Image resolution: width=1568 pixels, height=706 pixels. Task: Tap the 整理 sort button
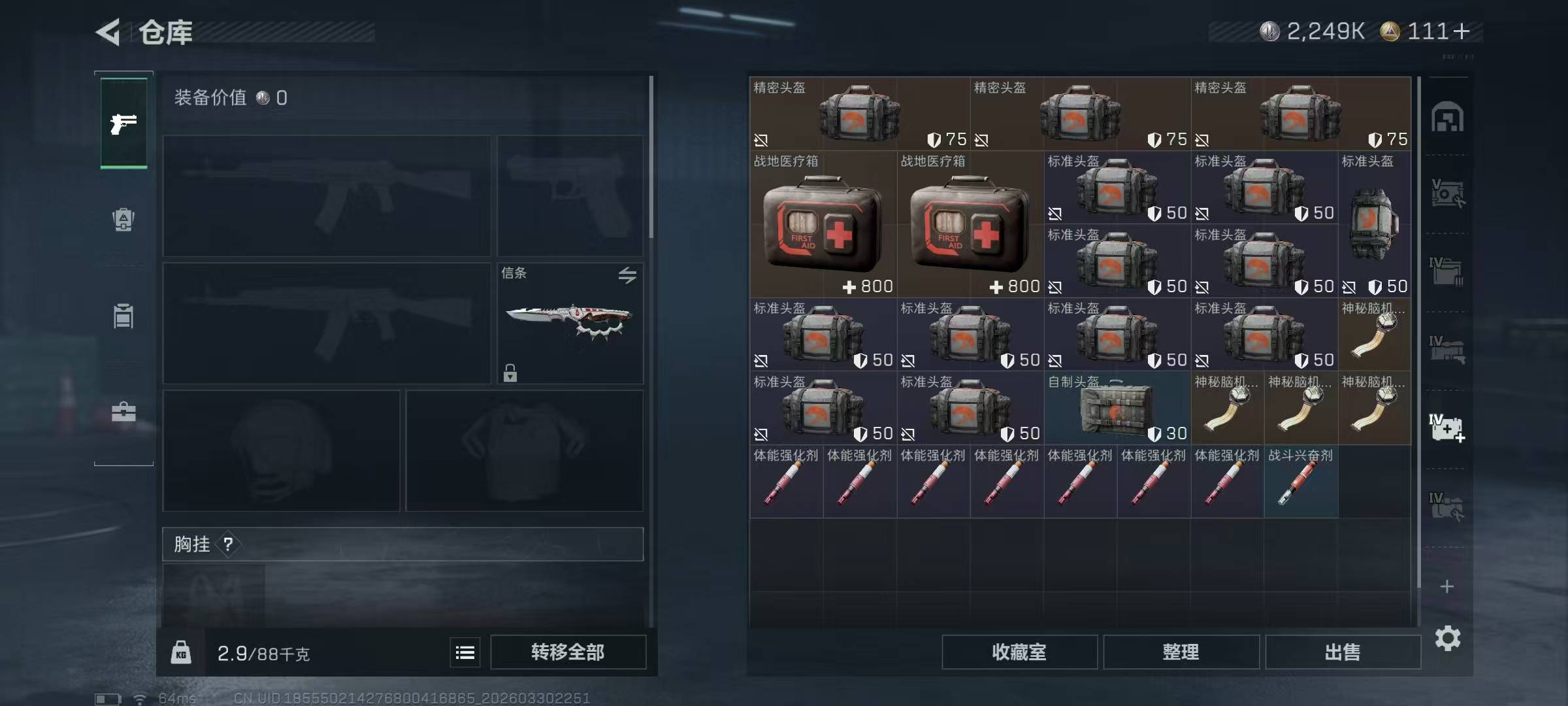click(x=1181, y=652)
